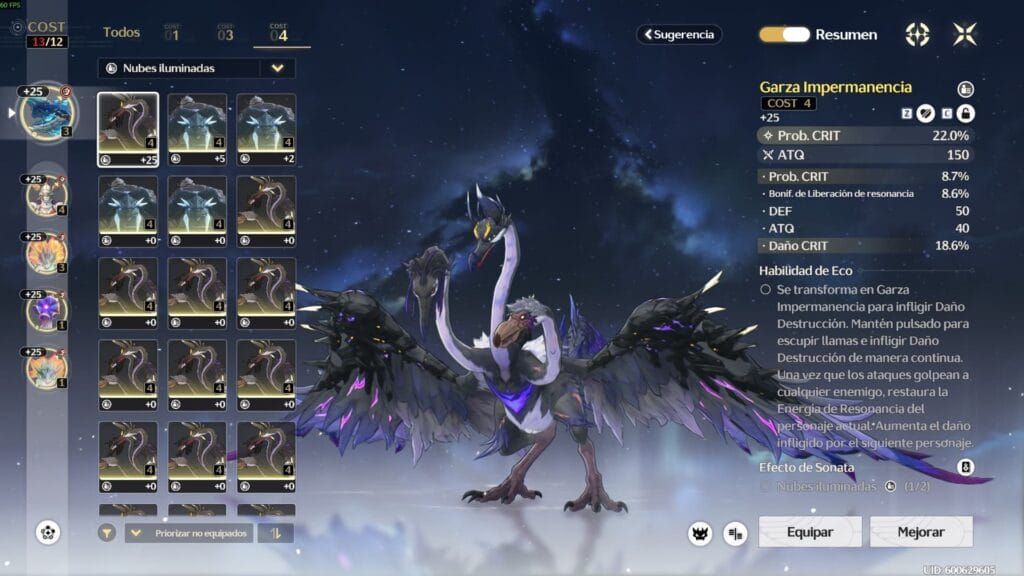Click the lock icon for this echo
Image resolution: width=1024 pixels, height=576 pixels.
(966, 113)
